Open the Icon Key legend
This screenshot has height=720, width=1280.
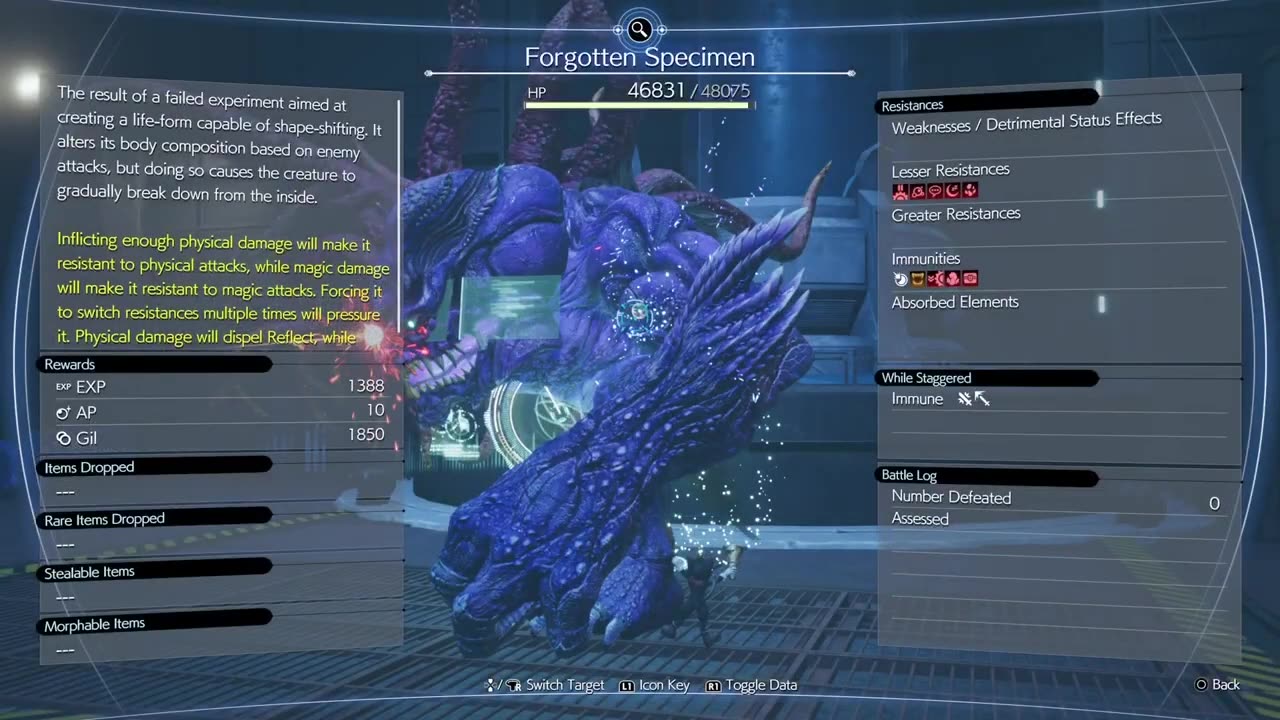(x=656, y=685)
